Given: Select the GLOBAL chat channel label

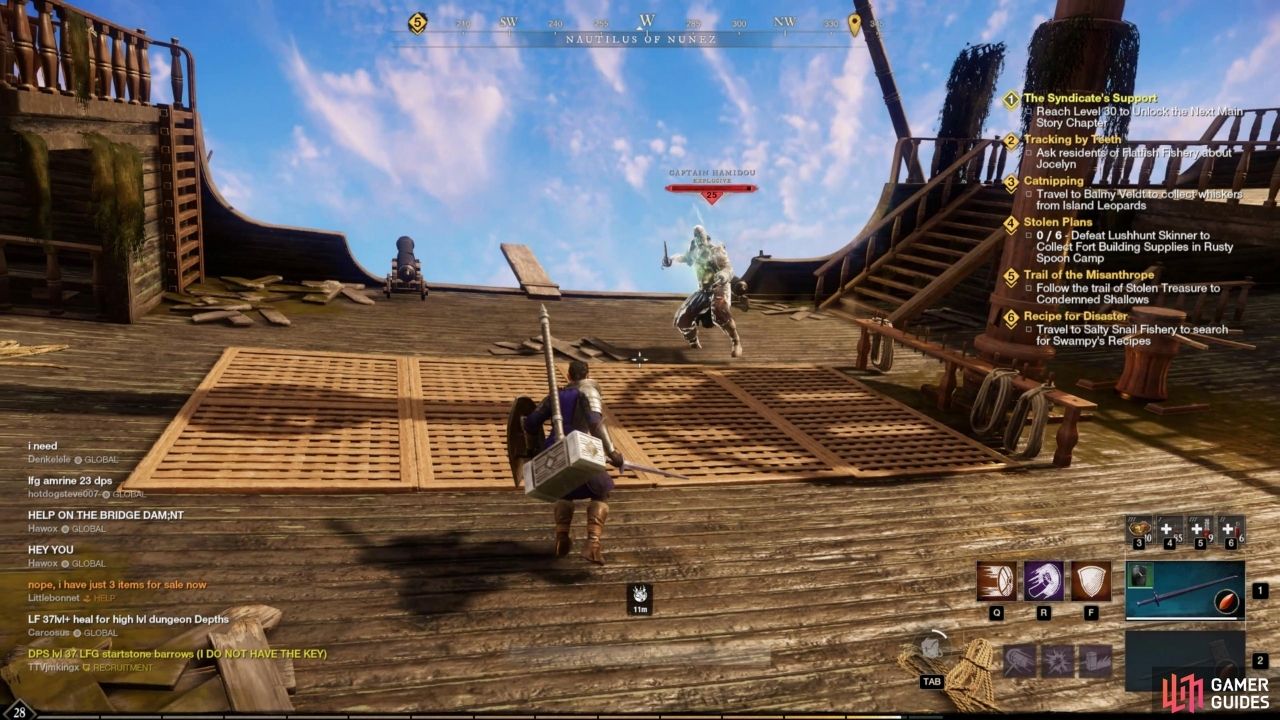Looking at the screenshot, I should [103, 461].
